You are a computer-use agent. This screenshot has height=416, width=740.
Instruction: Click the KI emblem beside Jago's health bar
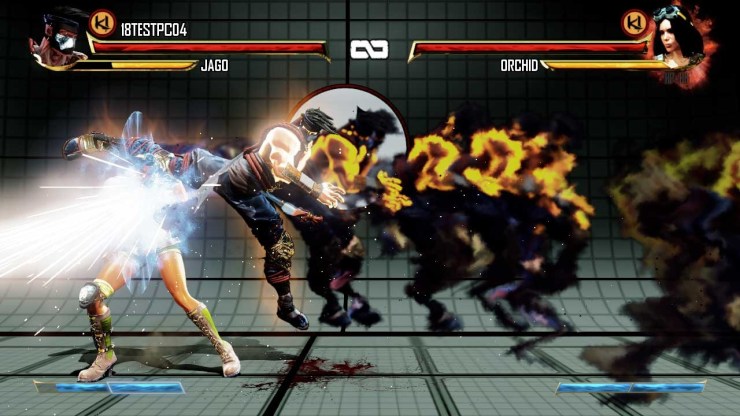pos(102,23)
